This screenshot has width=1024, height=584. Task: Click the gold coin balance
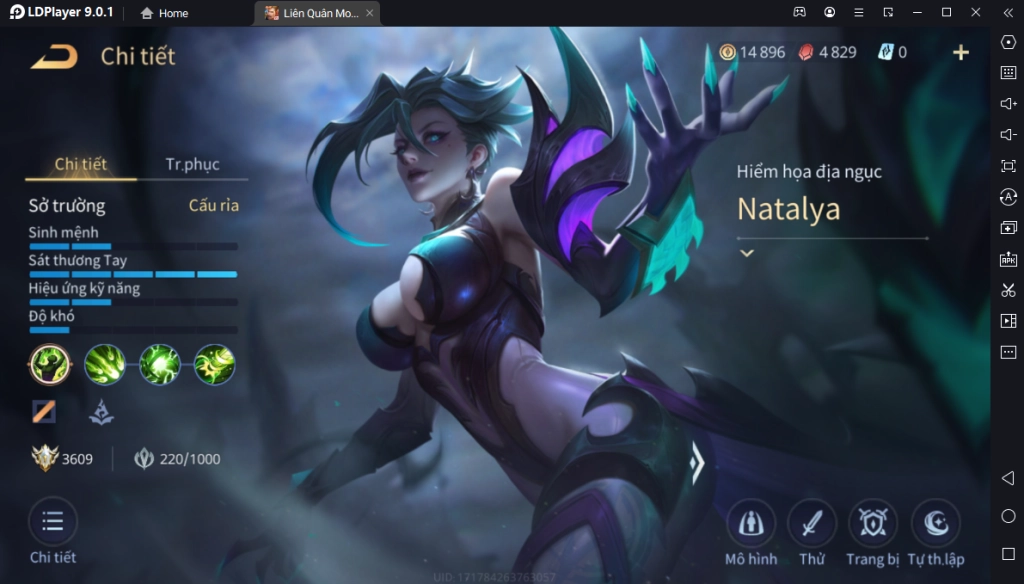(x=753, y=52)
